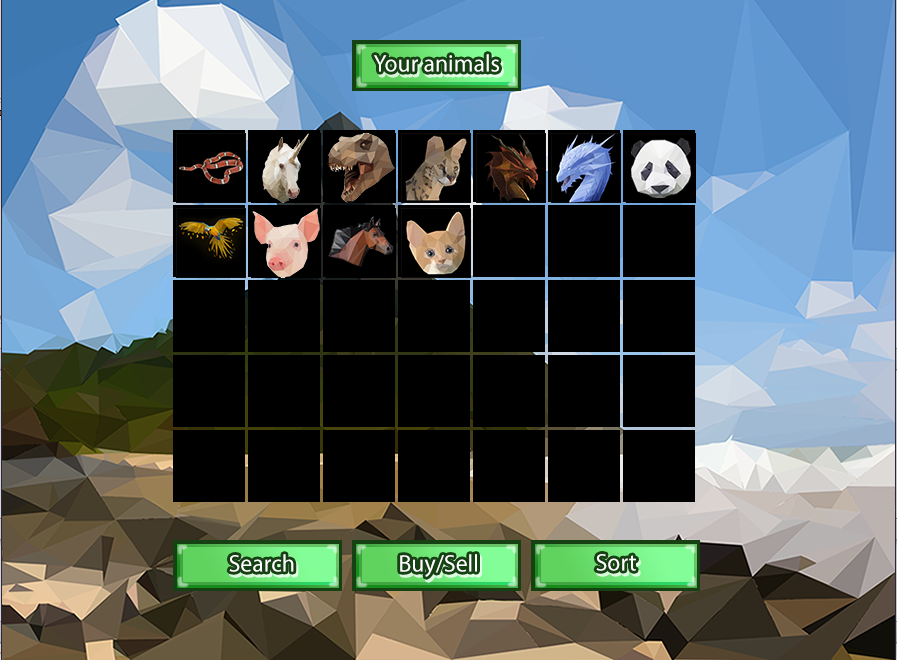Open the Search function

point(259,565)
